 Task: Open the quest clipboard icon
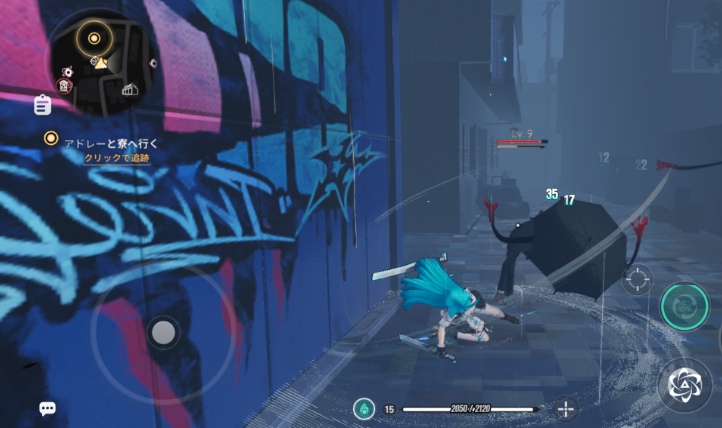tap(43, 105)
